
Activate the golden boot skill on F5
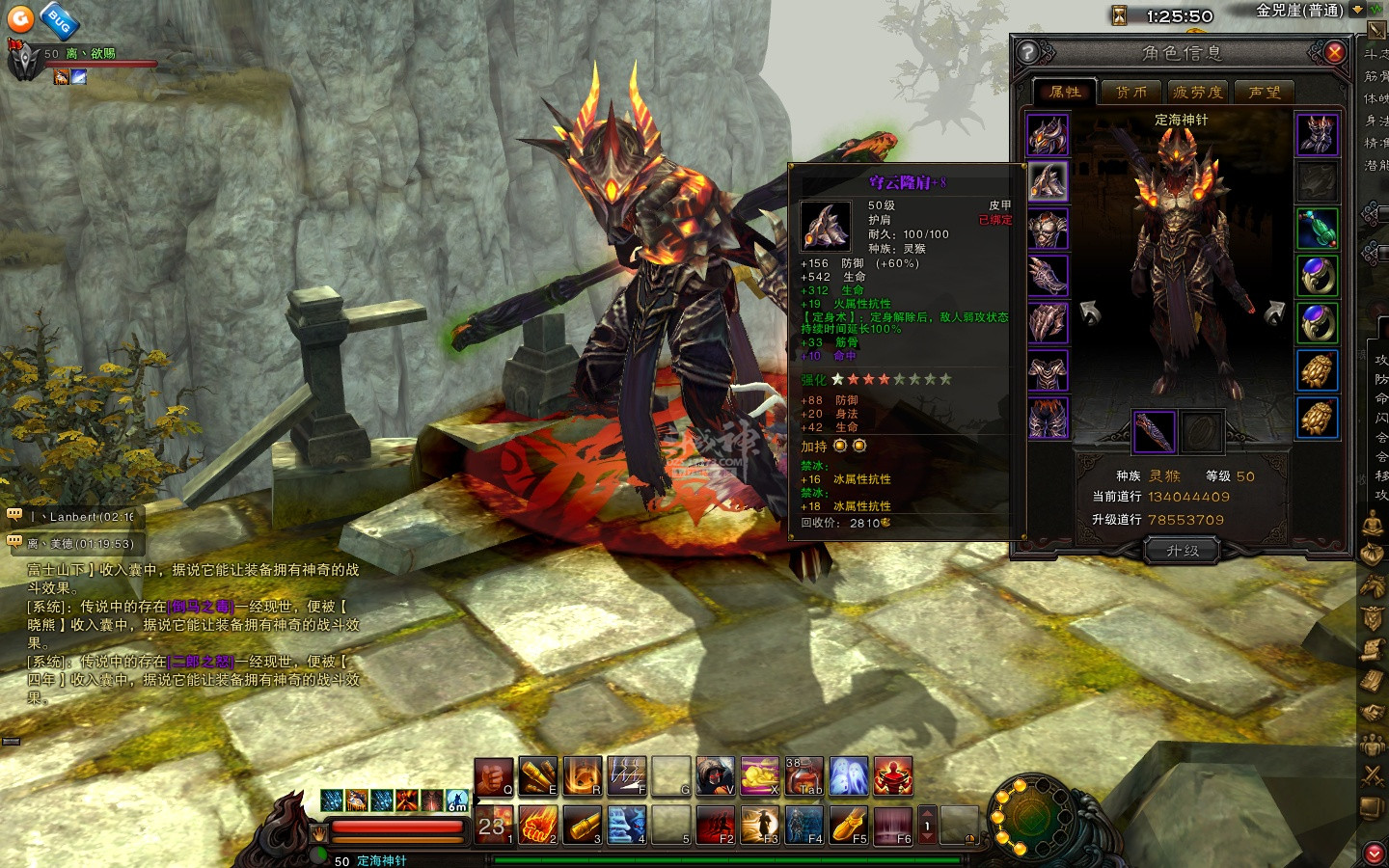pyautogui.click(x=848, y=826)
